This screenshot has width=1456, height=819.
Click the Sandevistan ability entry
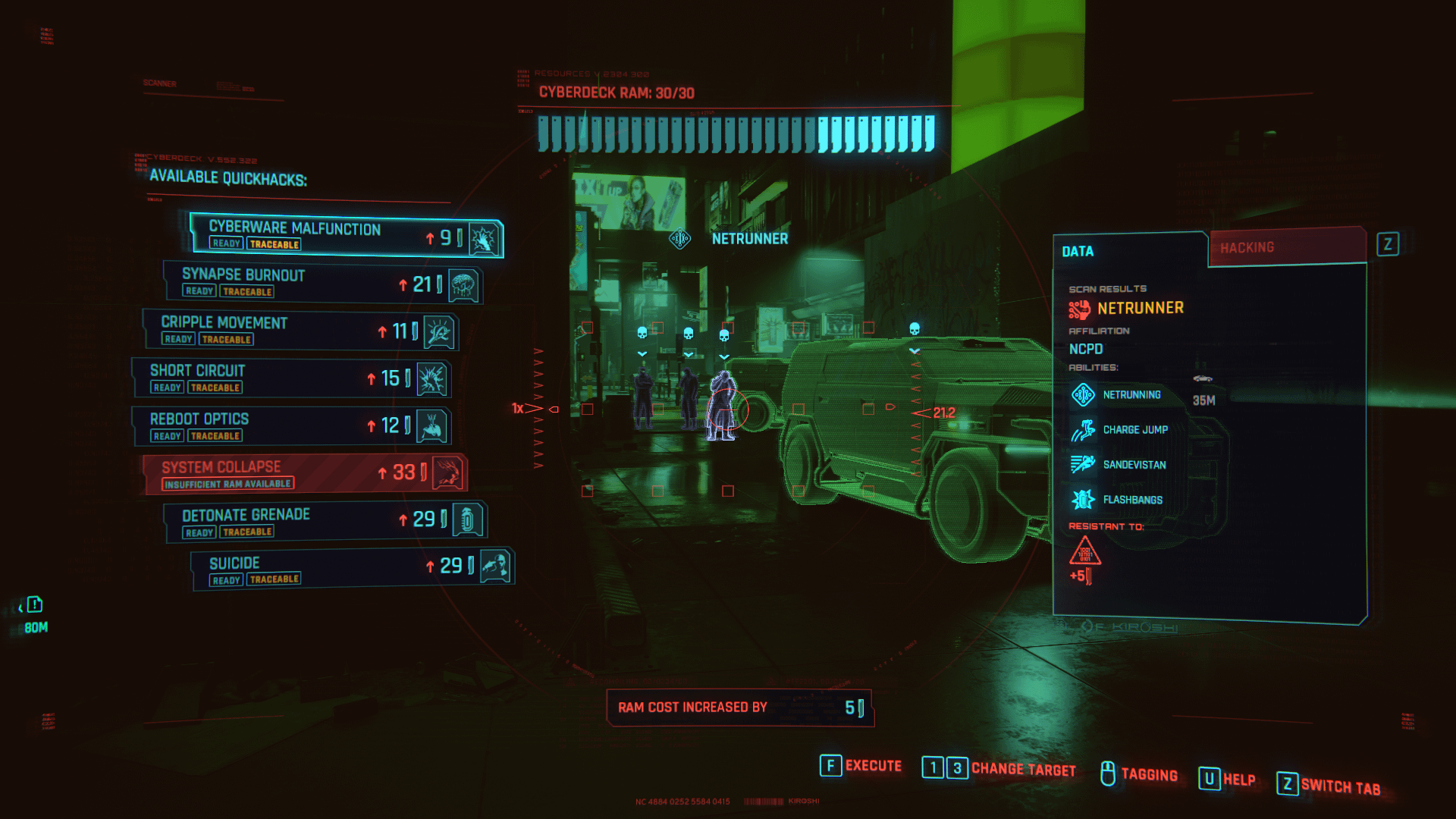click(1134, 465)
